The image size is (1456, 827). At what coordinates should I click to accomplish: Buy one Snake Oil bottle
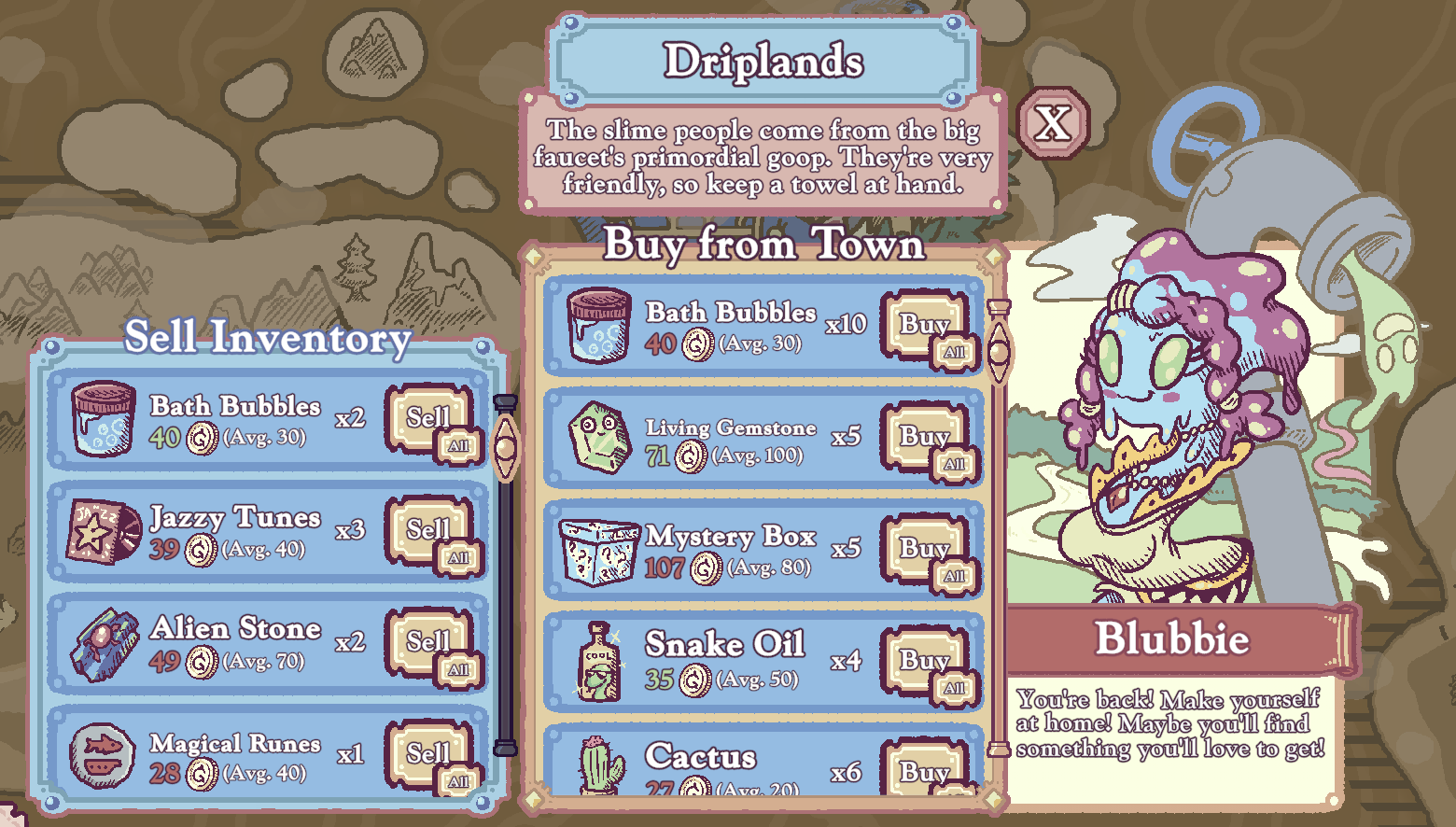coord(918,659)
